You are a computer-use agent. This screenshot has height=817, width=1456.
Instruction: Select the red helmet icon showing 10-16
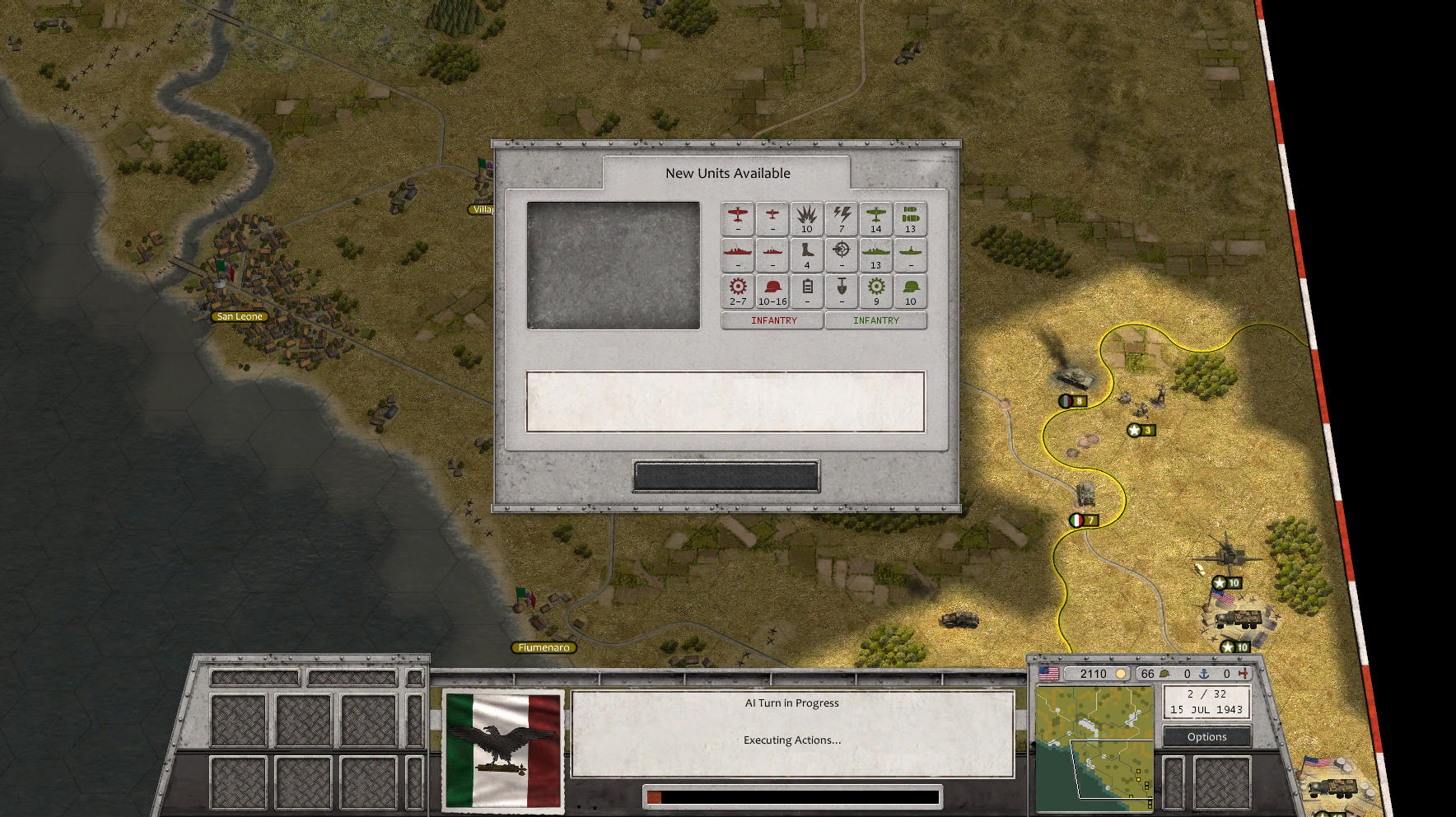pos(772,289)
